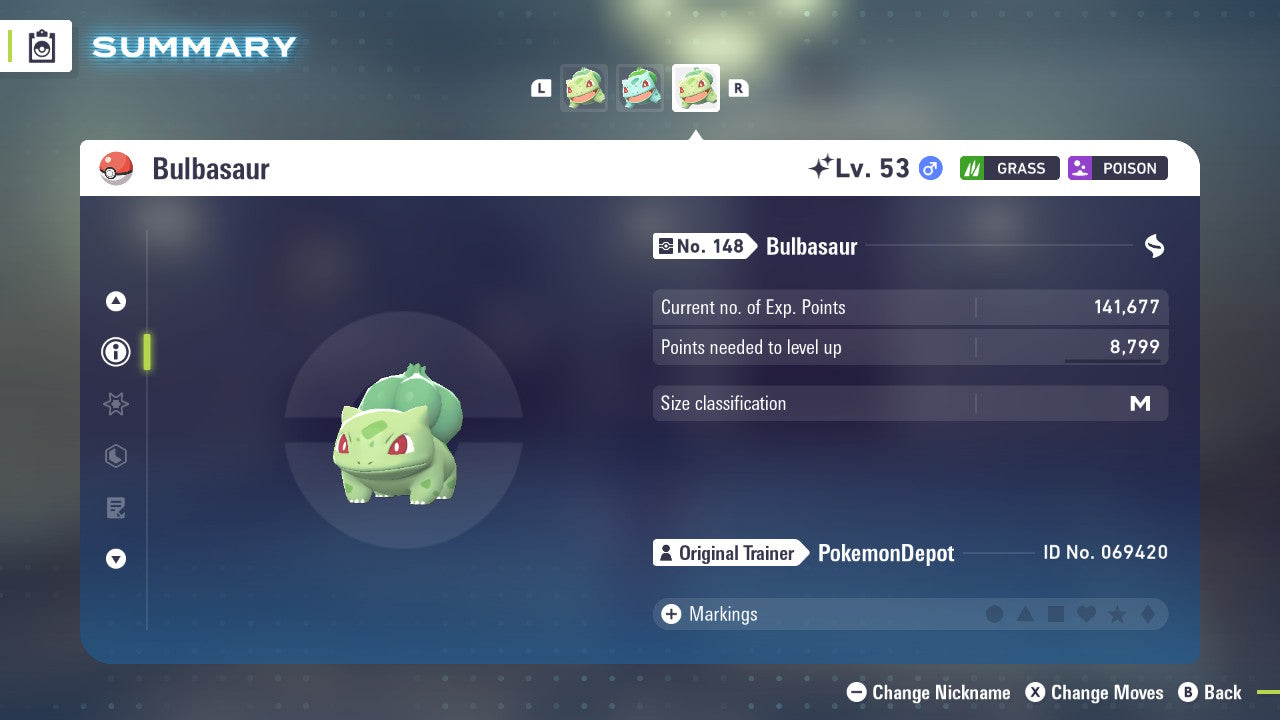The width and height of the screenshot is (1280, 720).
Task: Click the green progress bar beside the info icon
Action: click(x=147, y=351)
